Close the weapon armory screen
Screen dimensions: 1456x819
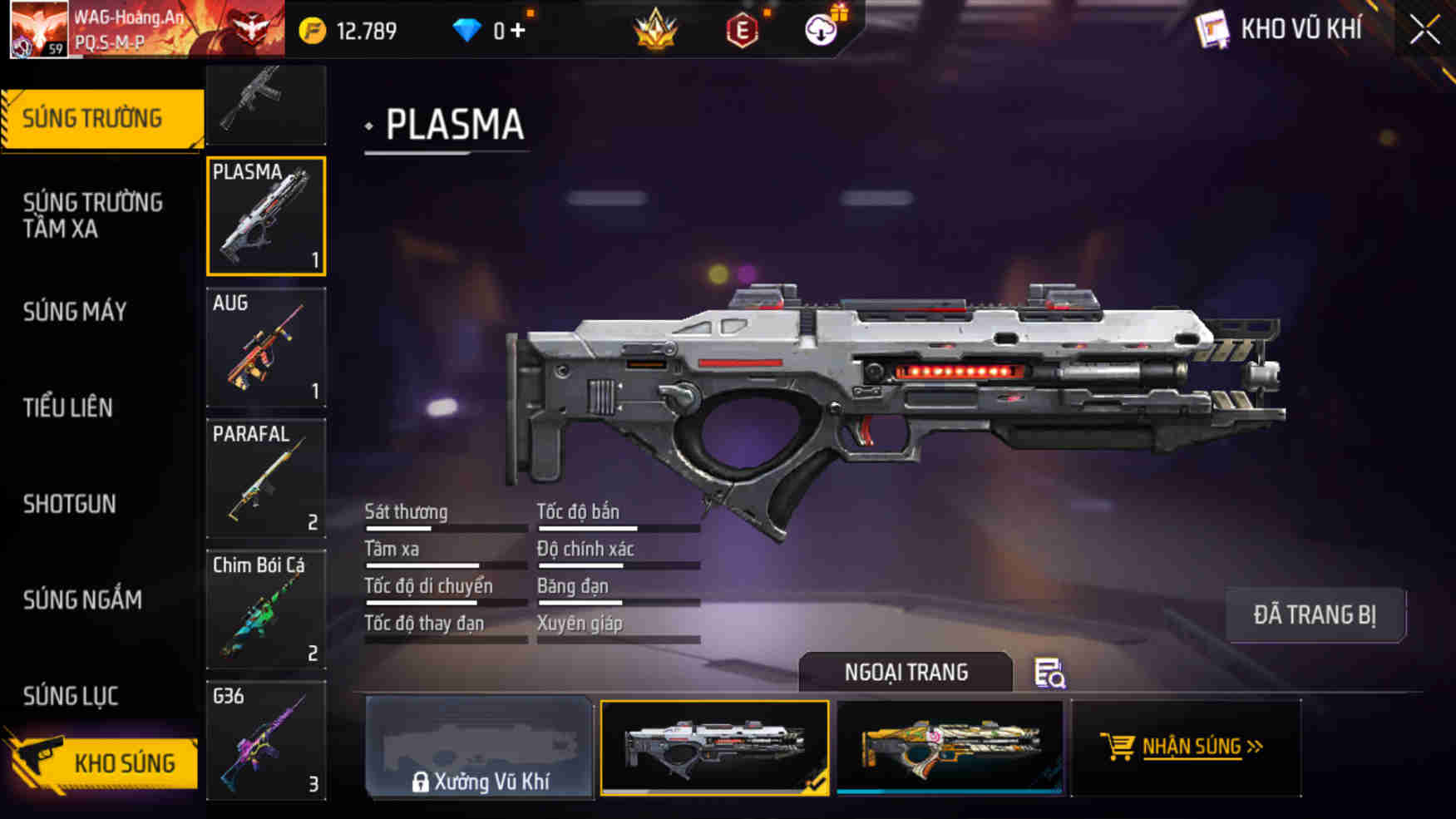[x=1424, y=31]
